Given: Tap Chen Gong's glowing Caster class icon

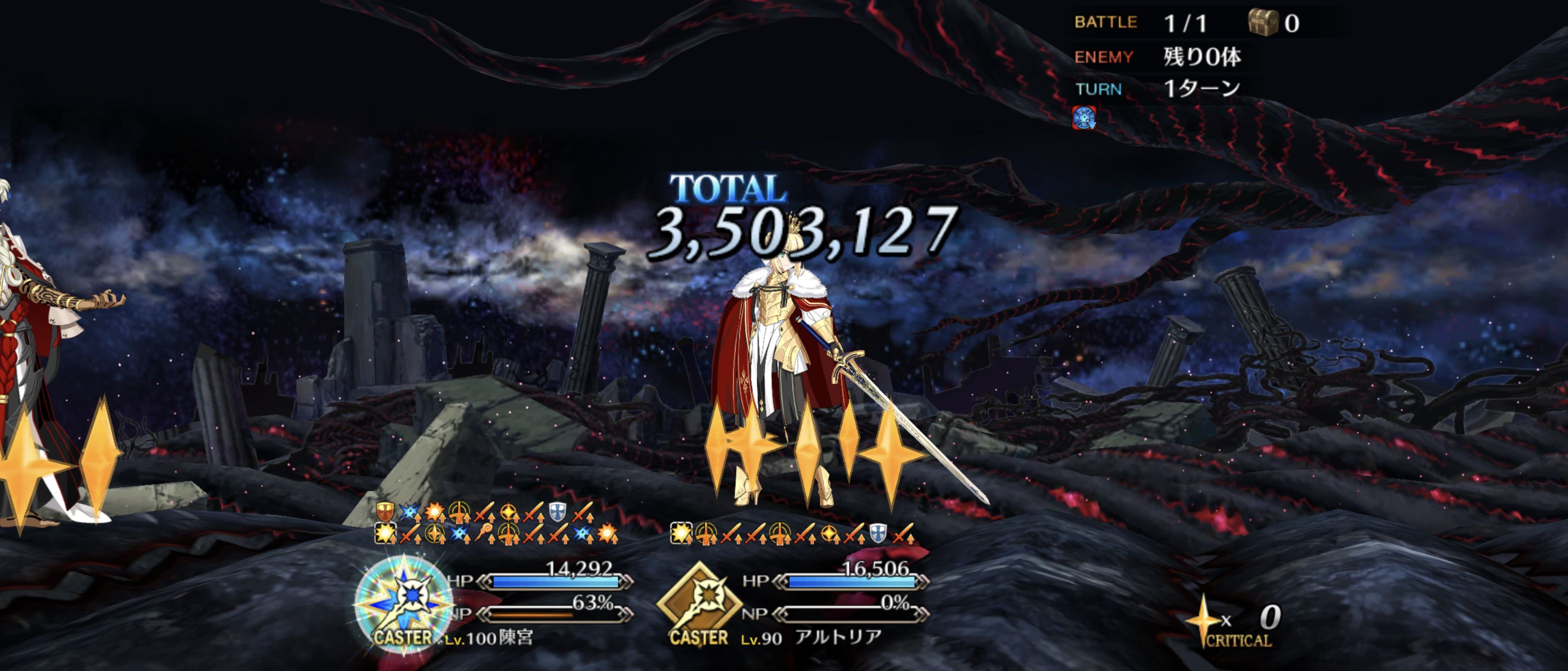Looking at the screenshot, I should point(403,602).
